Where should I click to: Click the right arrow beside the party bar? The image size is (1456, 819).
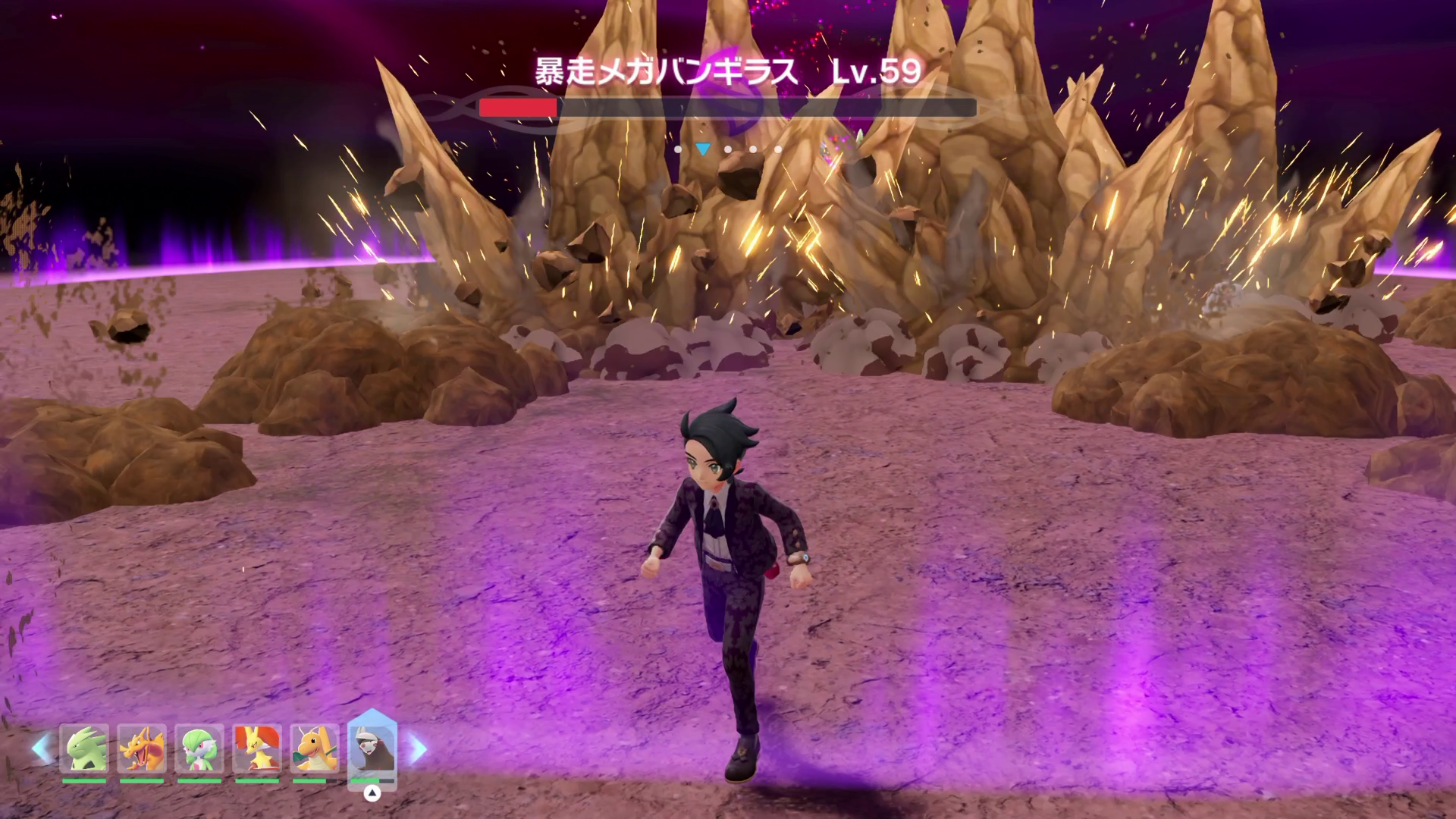[418, 749]
